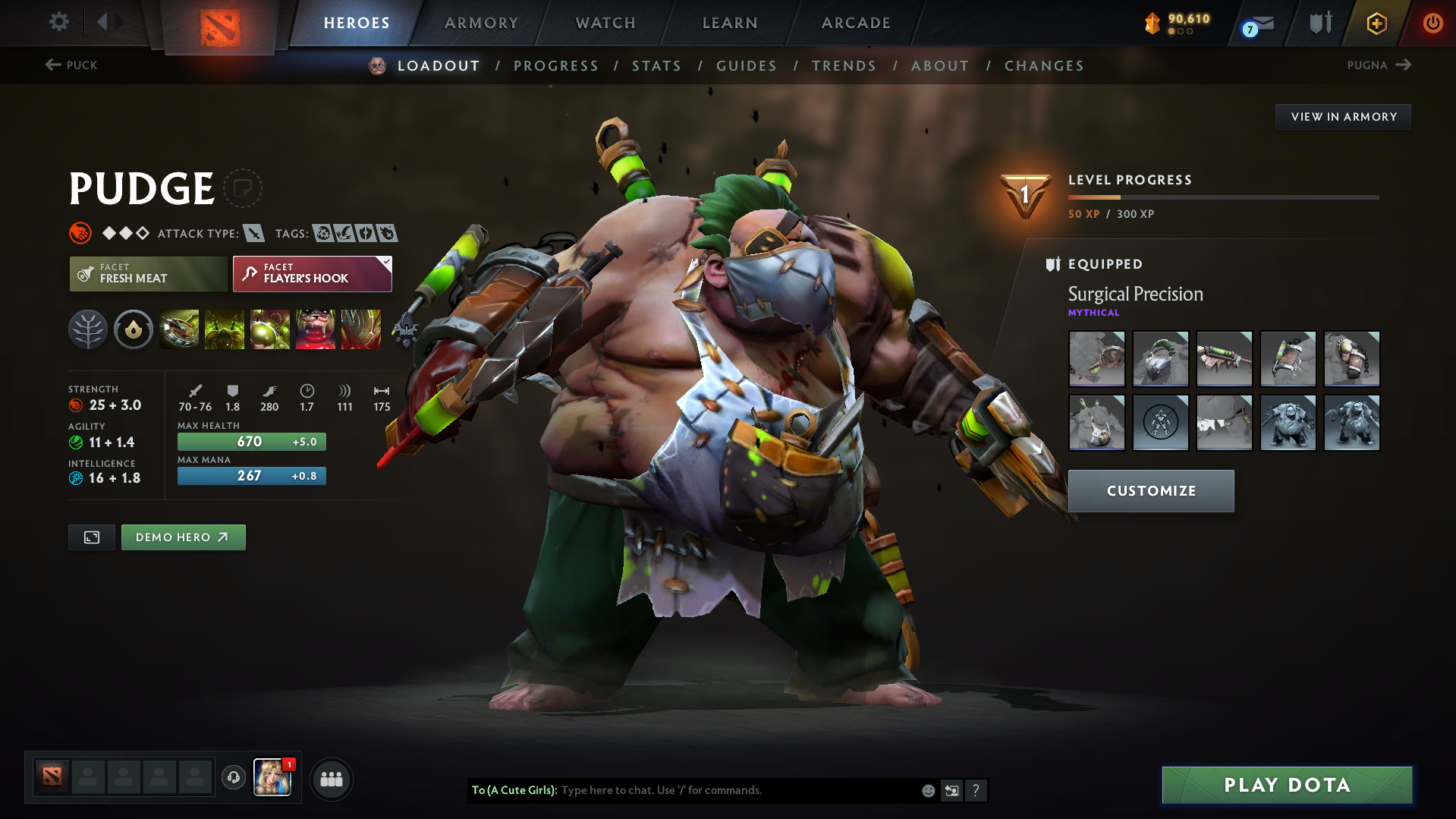Open Dota Plus via the gold plus hexagon
This screenshot has width=1456, height=819.
[x=1376, y=23]
